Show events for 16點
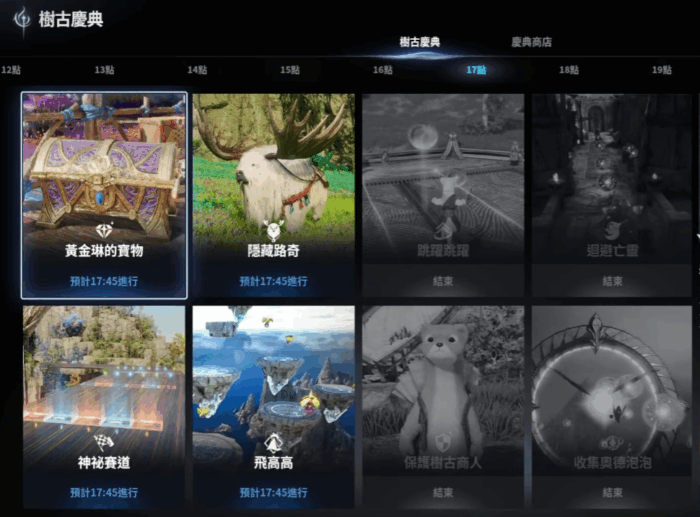The width and height of the screenshot is (700, 517). coord(383,70)
